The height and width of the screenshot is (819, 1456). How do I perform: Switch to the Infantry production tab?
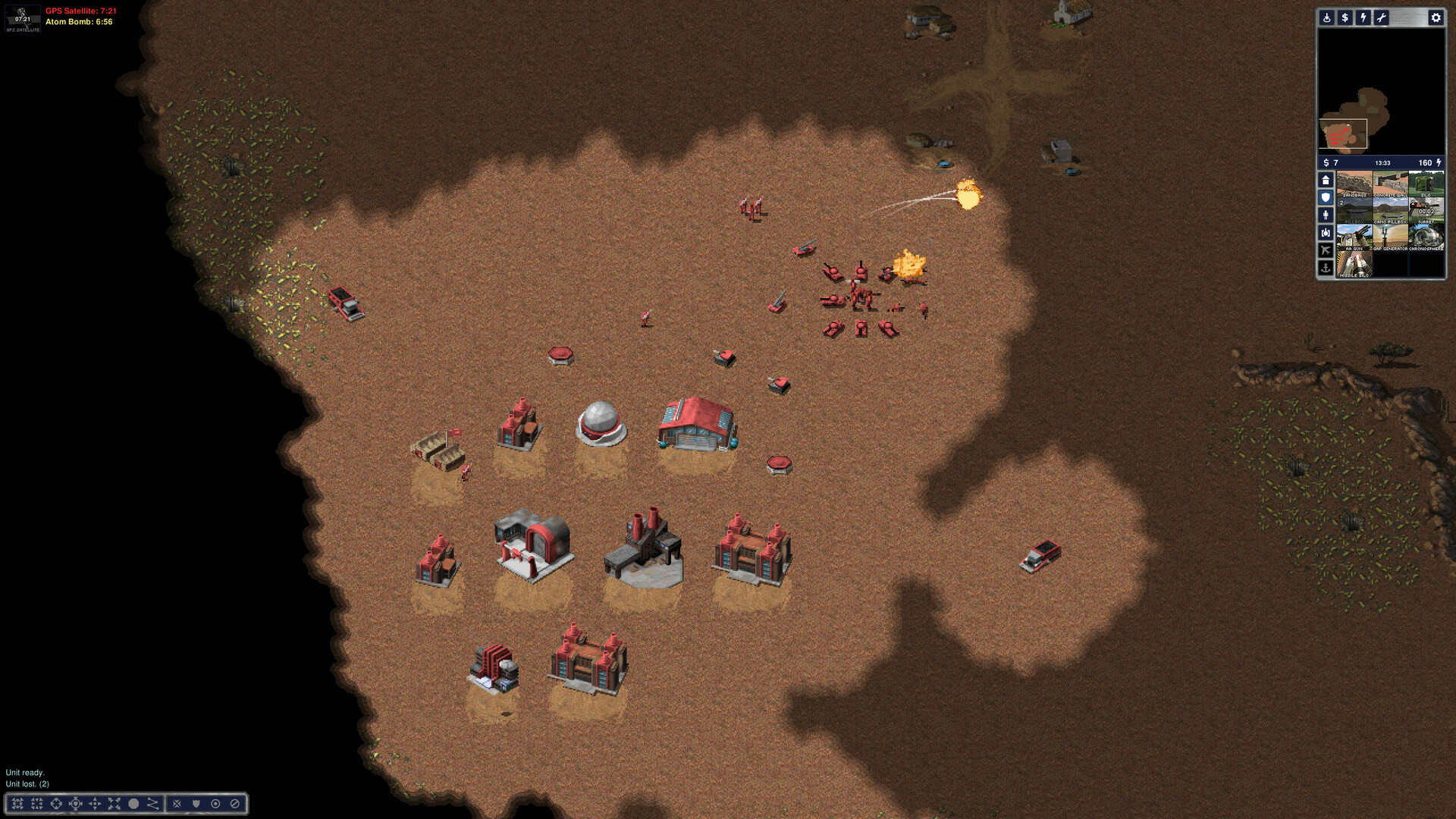click(1326, 215)
